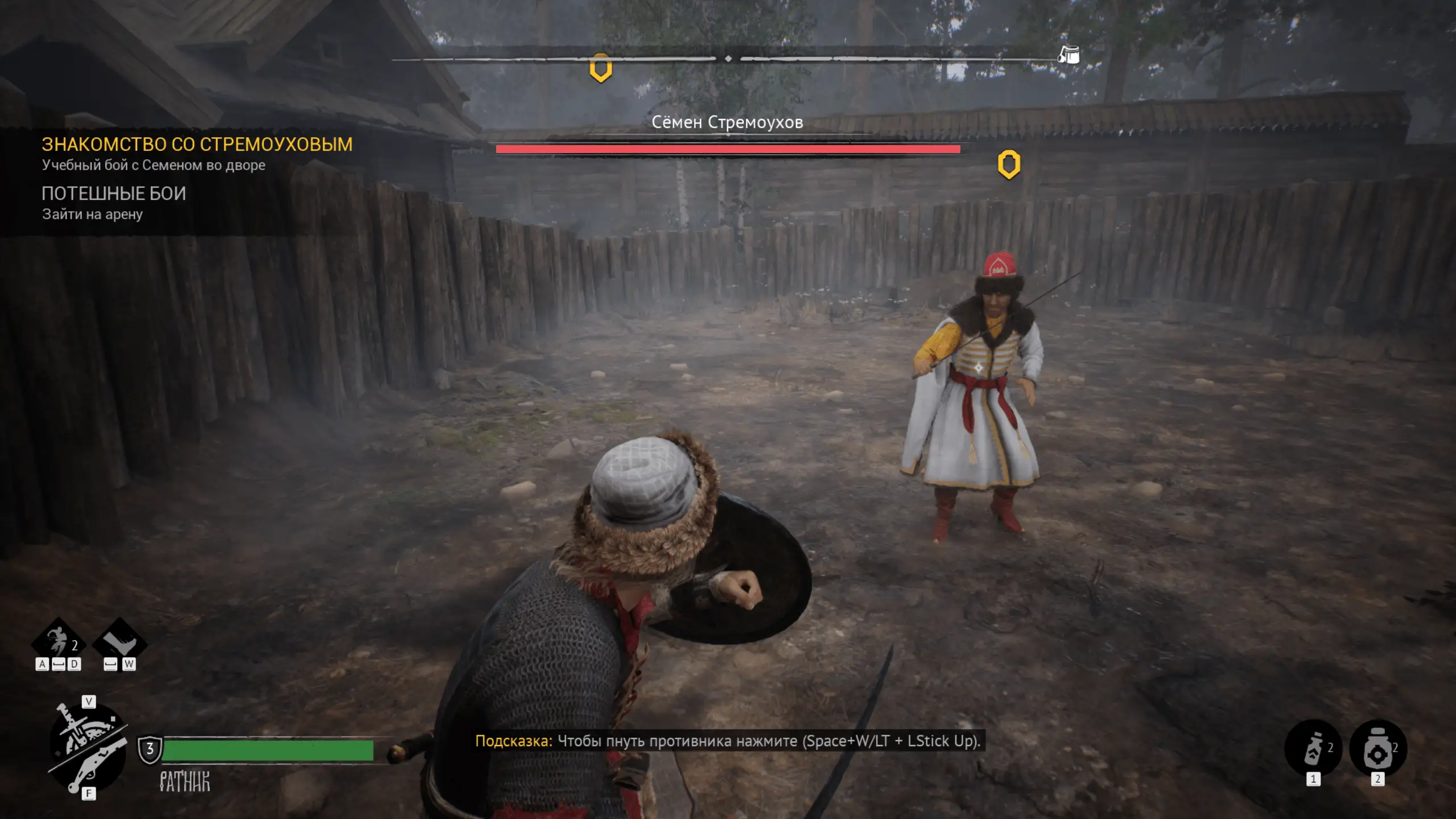This screenshot has width=1456, height=819.
Task: Click the bucket icon on the compass
Action: tap(1069, 55)
